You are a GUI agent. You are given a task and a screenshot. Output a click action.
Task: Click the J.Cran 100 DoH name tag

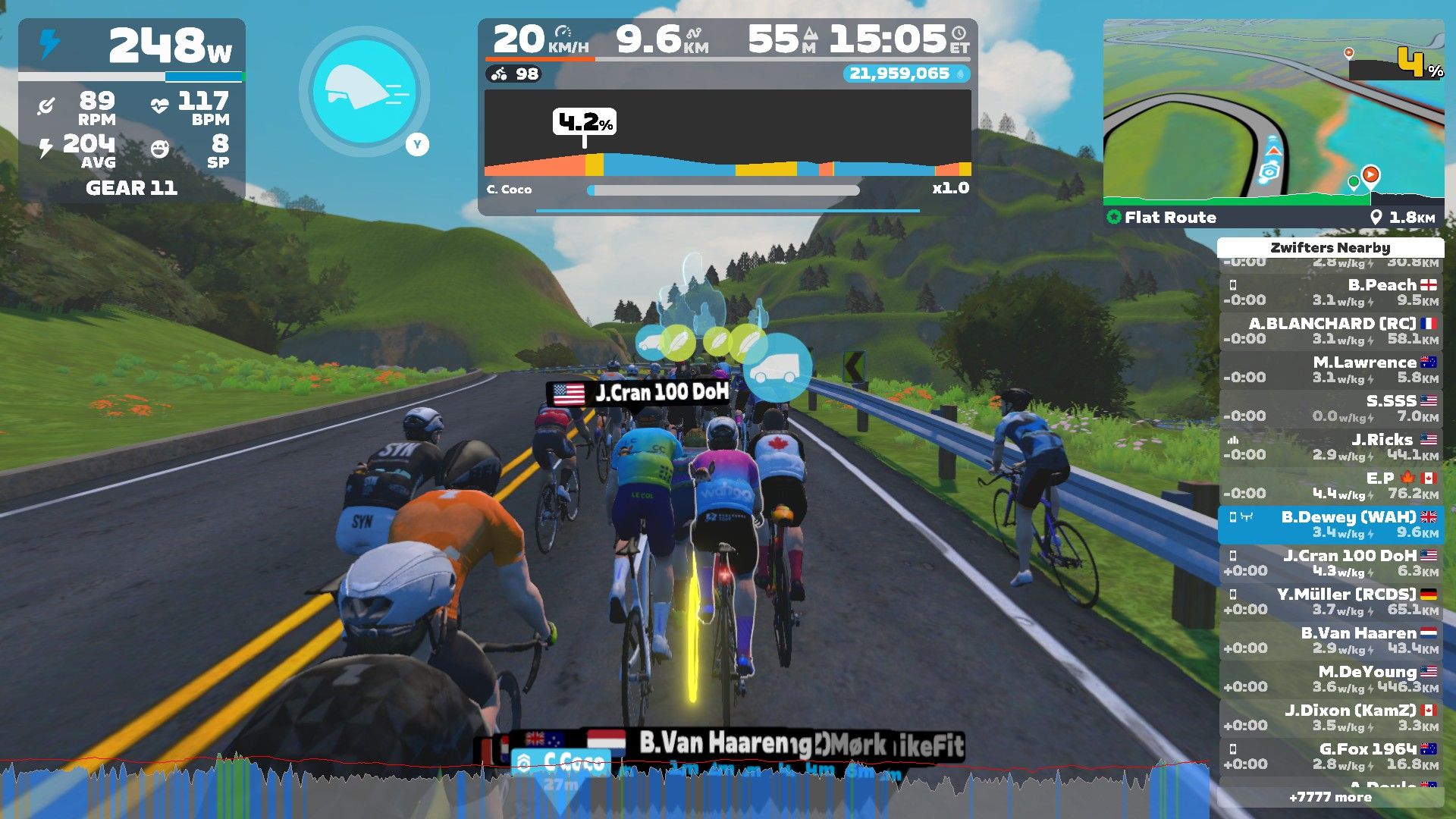coord(640,393)
